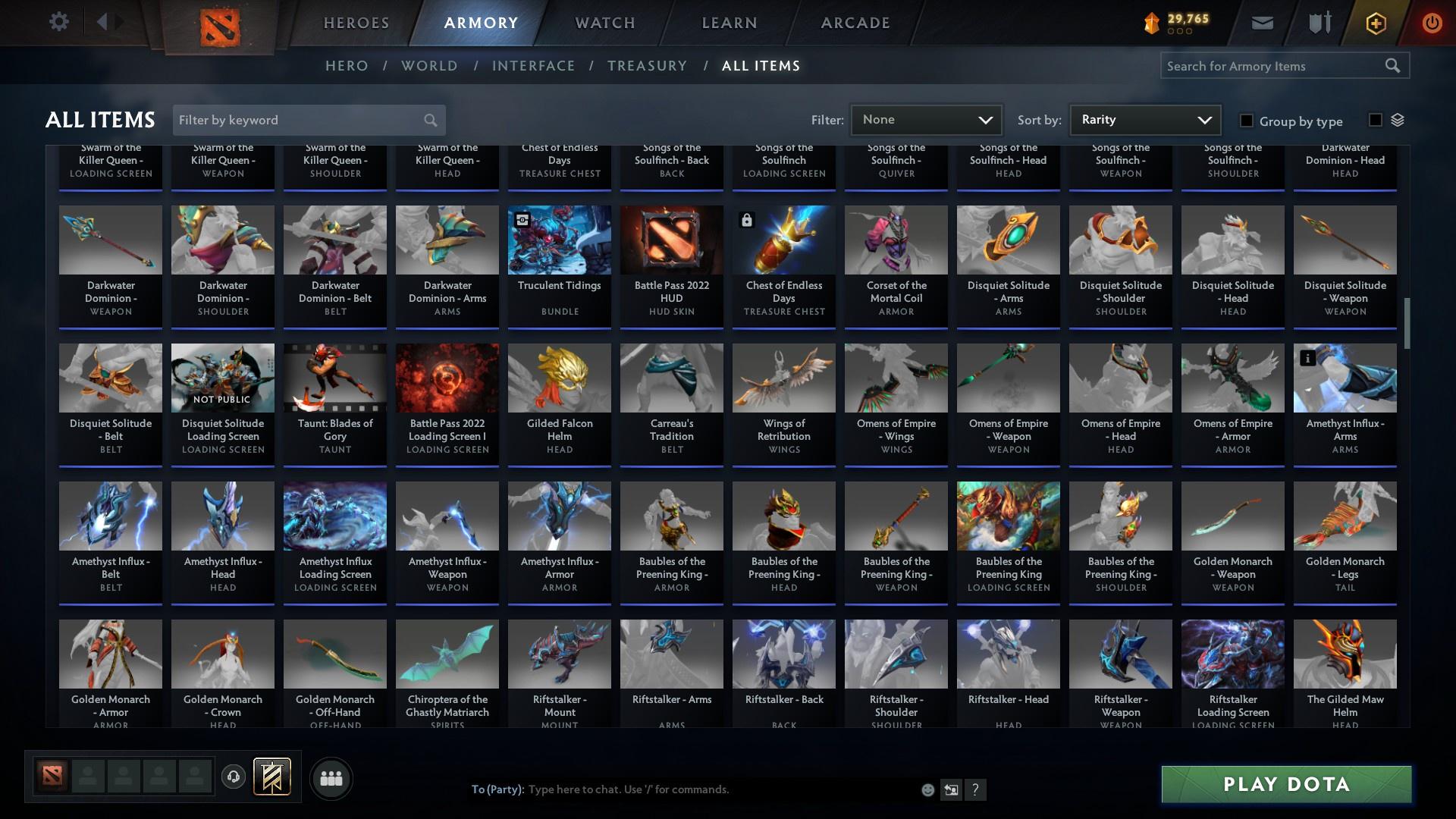This screenshot has width=1456, height=819.
Task: Toggle the stacked layers checkbox near Group by type
Action: click(1376, 118)
